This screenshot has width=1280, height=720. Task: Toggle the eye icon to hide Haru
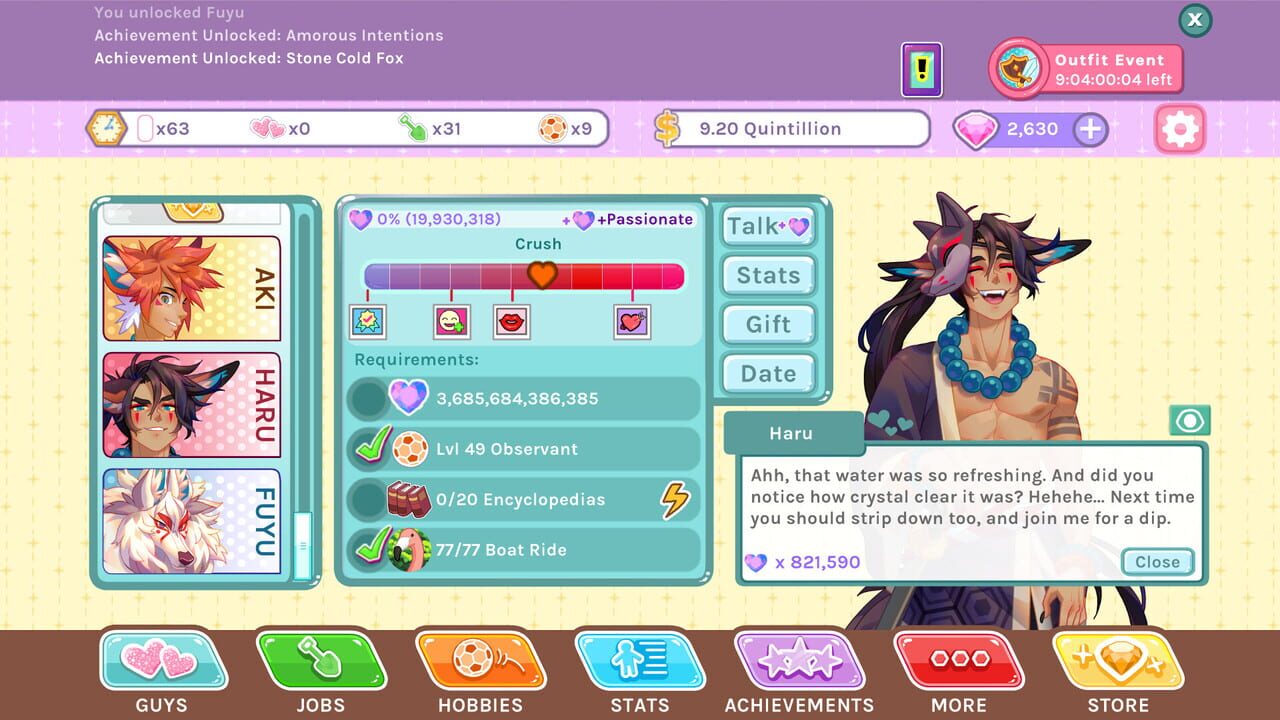[1189, 420]
